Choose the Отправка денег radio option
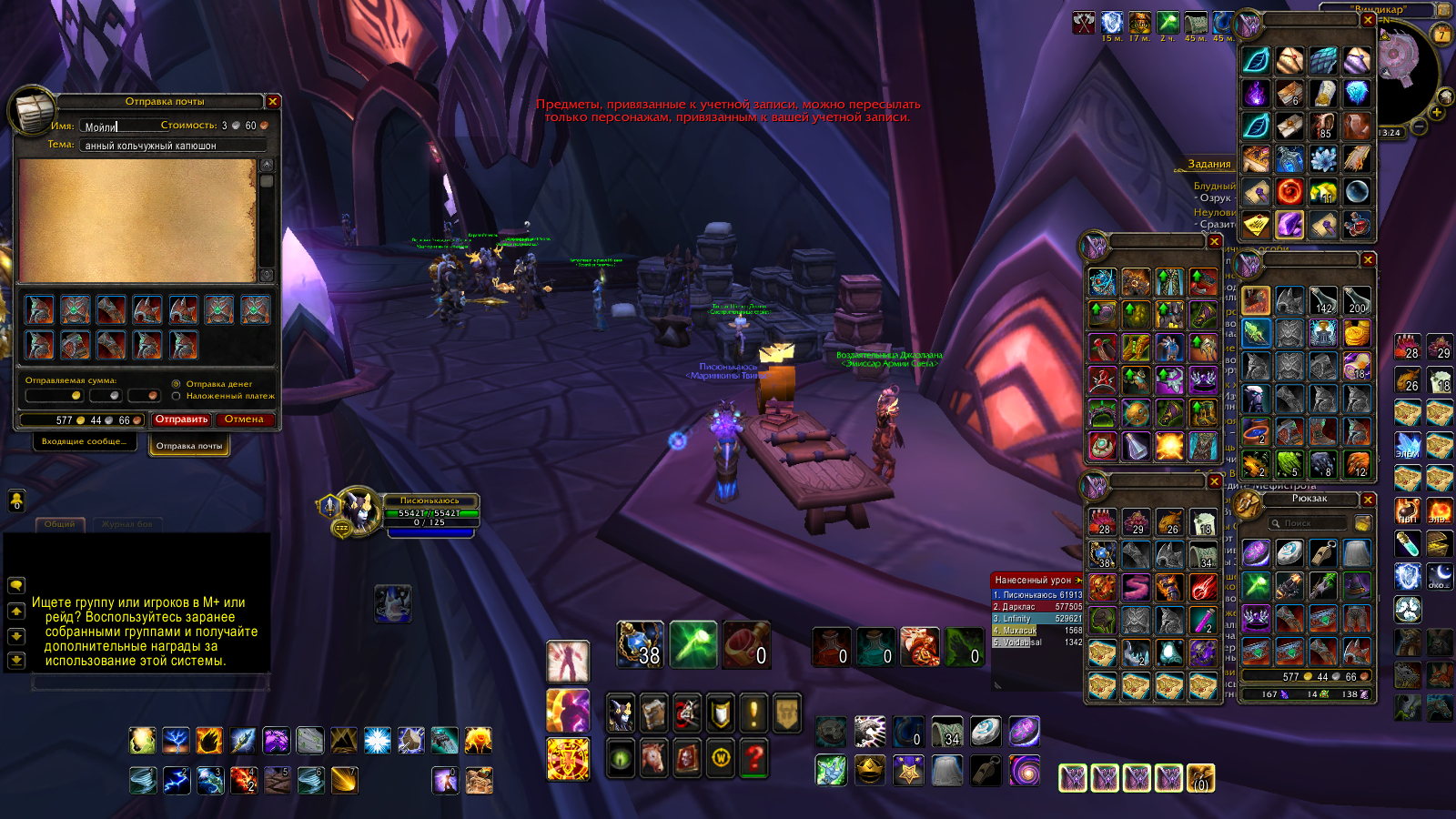The height and width of the screenshot is (819, 1456). pyautogui.click(x=177, y=384)
